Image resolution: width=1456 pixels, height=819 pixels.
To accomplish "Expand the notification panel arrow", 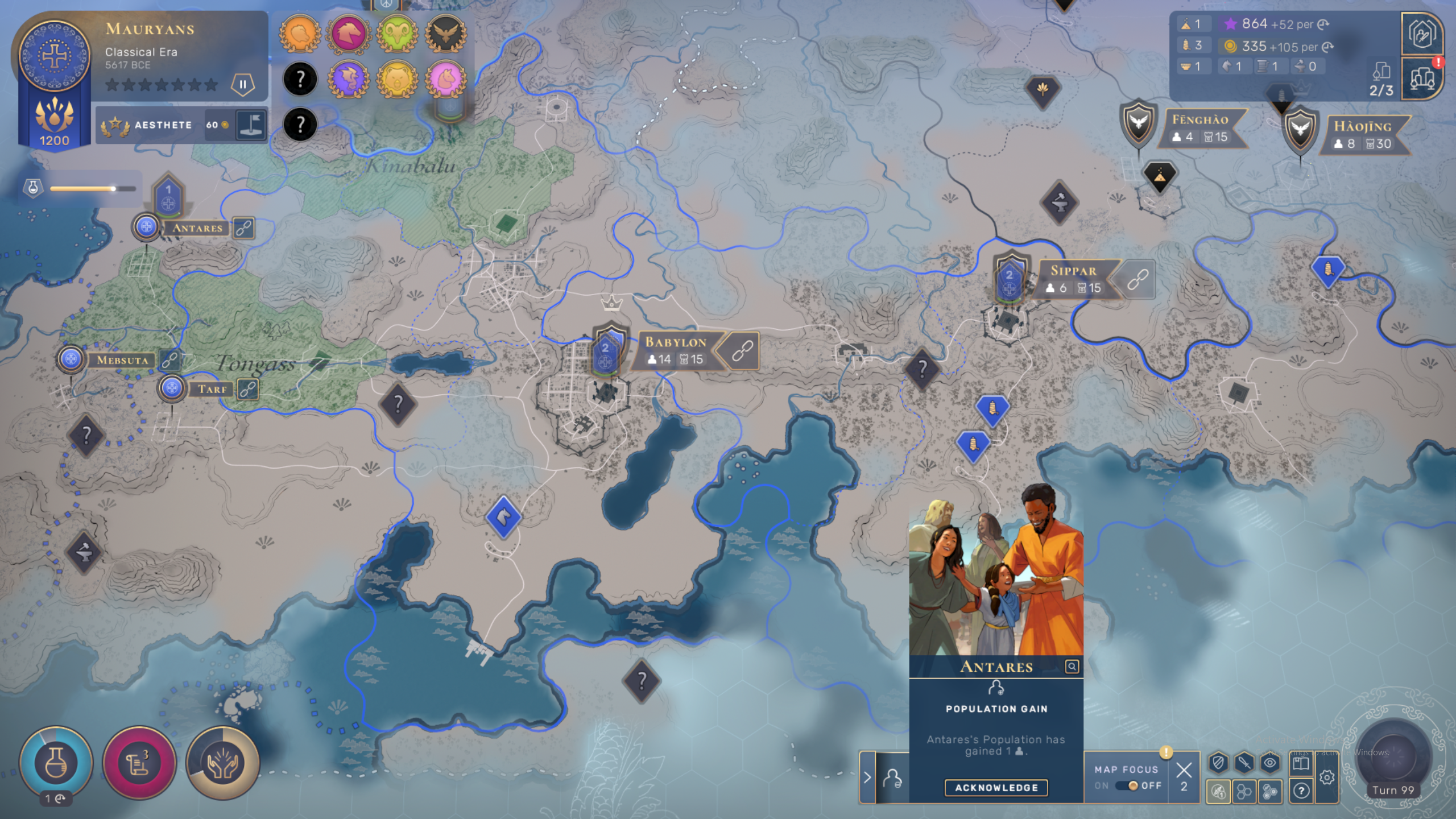I will pos(867,777).
